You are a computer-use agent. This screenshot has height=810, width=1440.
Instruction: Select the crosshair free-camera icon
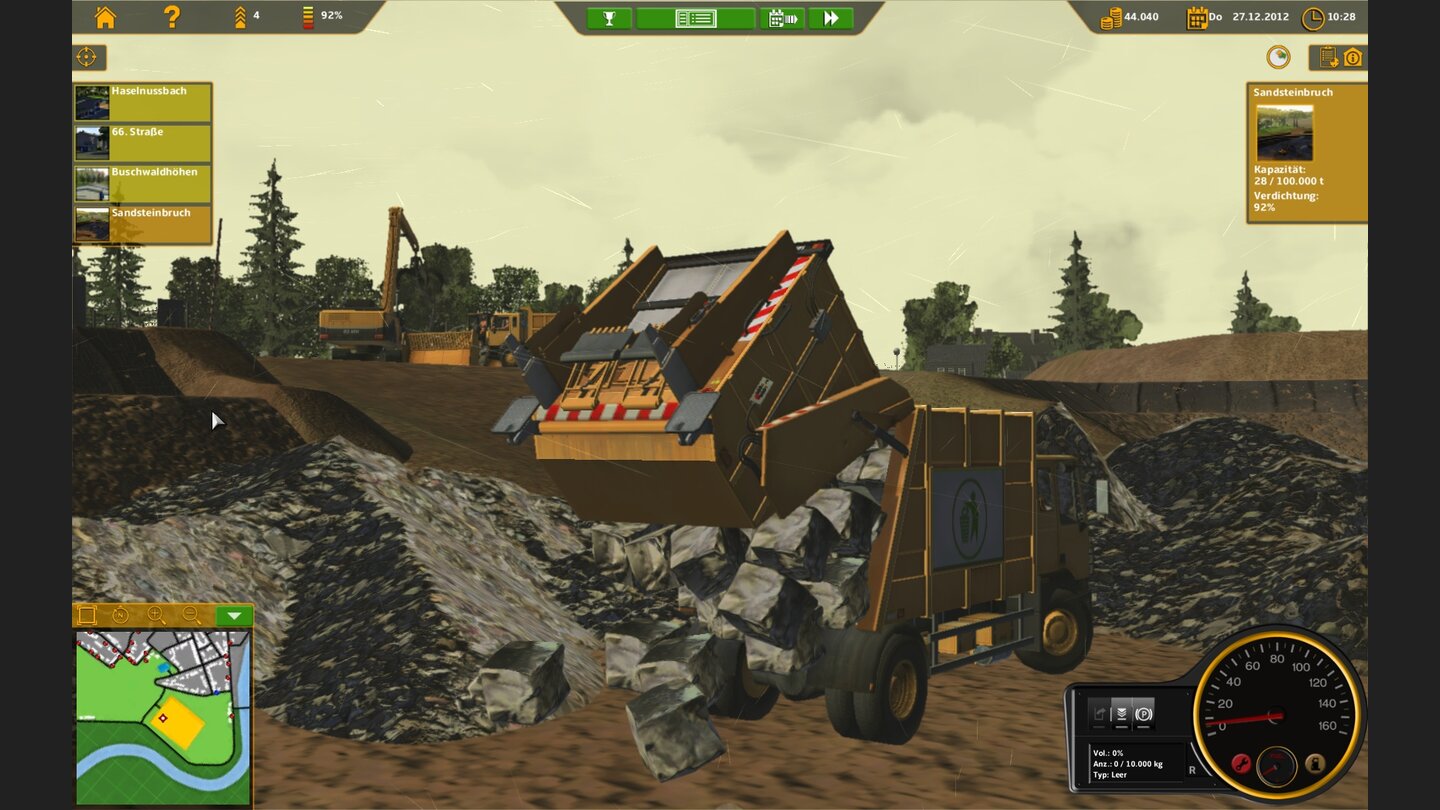tap(85, 57)
